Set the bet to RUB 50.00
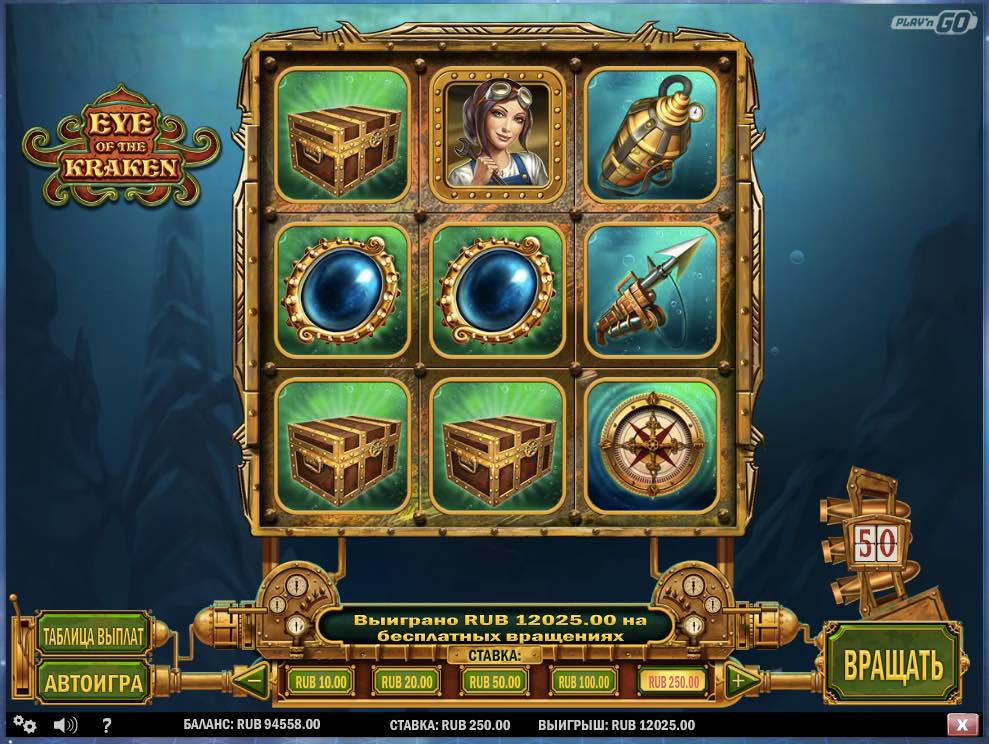 pyautogui.click(x=495, y=682)
